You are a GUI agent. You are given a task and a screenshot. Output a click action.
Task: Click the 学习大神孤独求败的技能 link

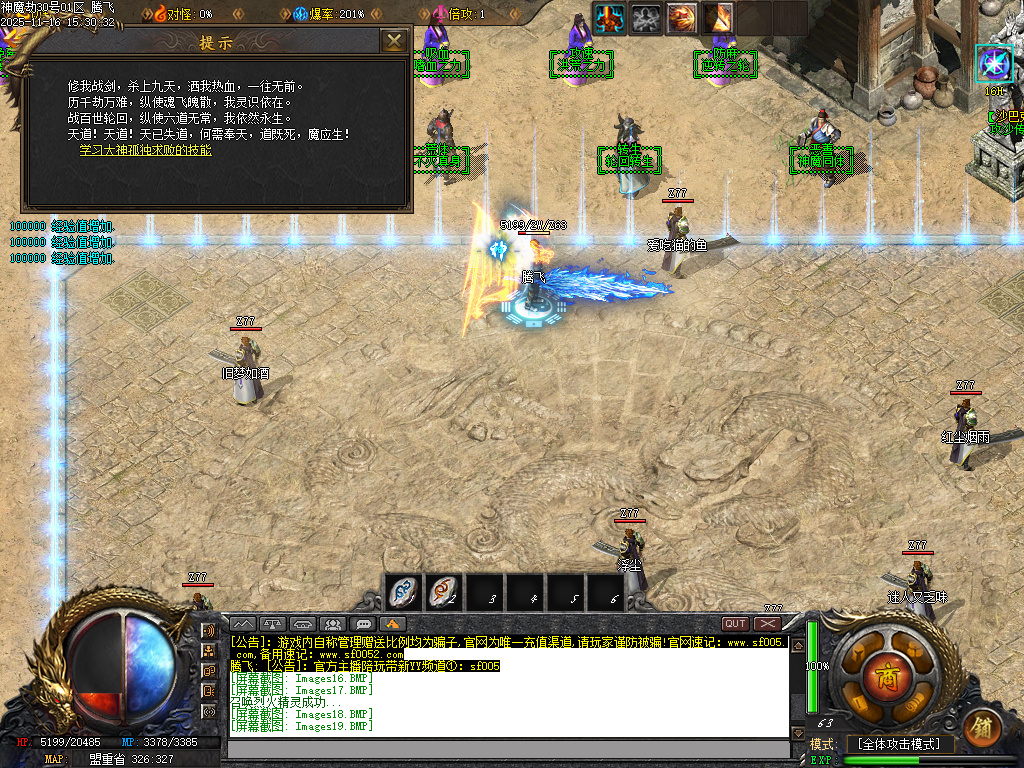click(x=146, y=150)
